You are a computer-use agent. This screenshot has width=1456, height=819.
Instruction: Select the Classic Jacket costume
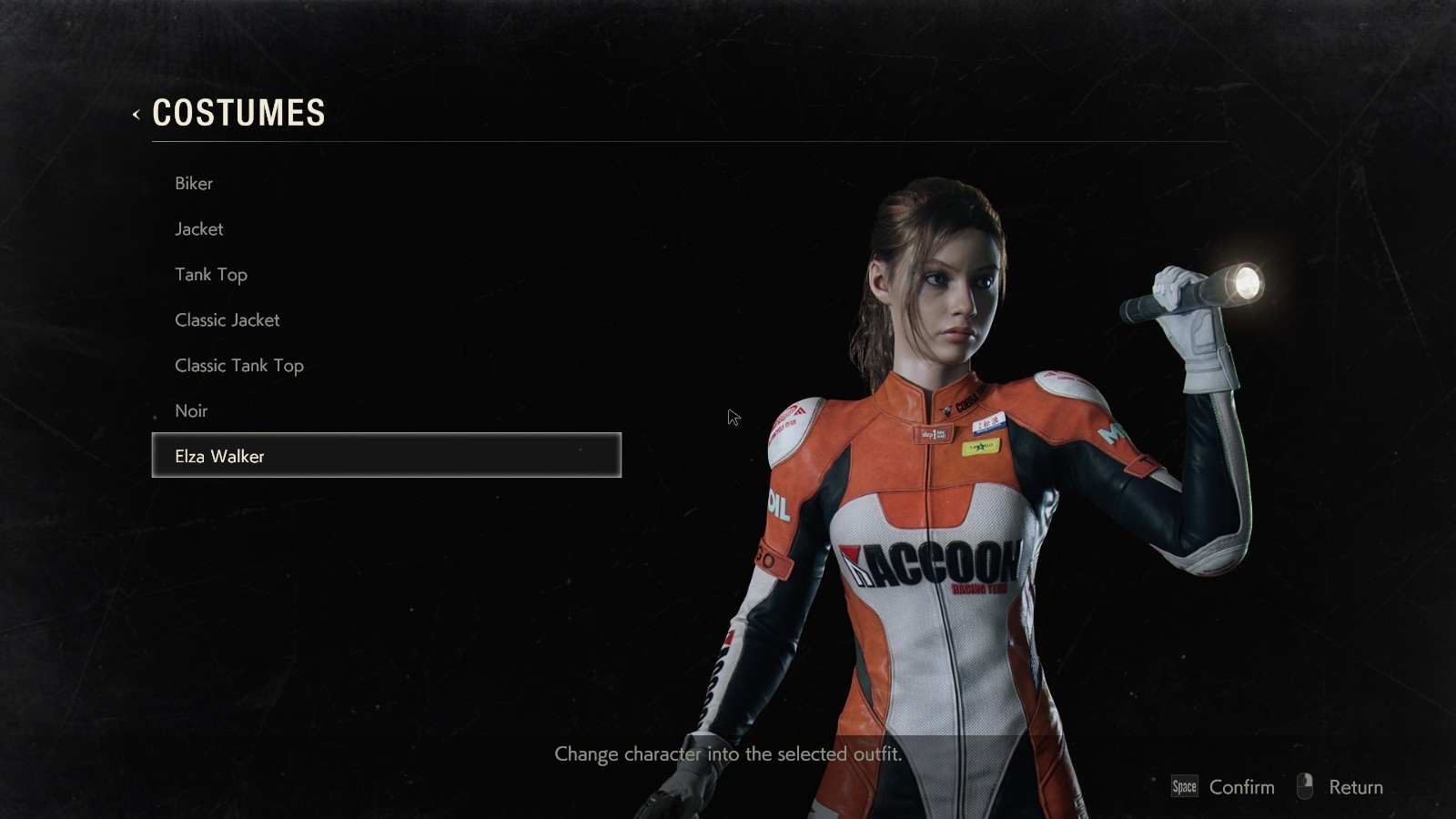click(x=227, y=319)
